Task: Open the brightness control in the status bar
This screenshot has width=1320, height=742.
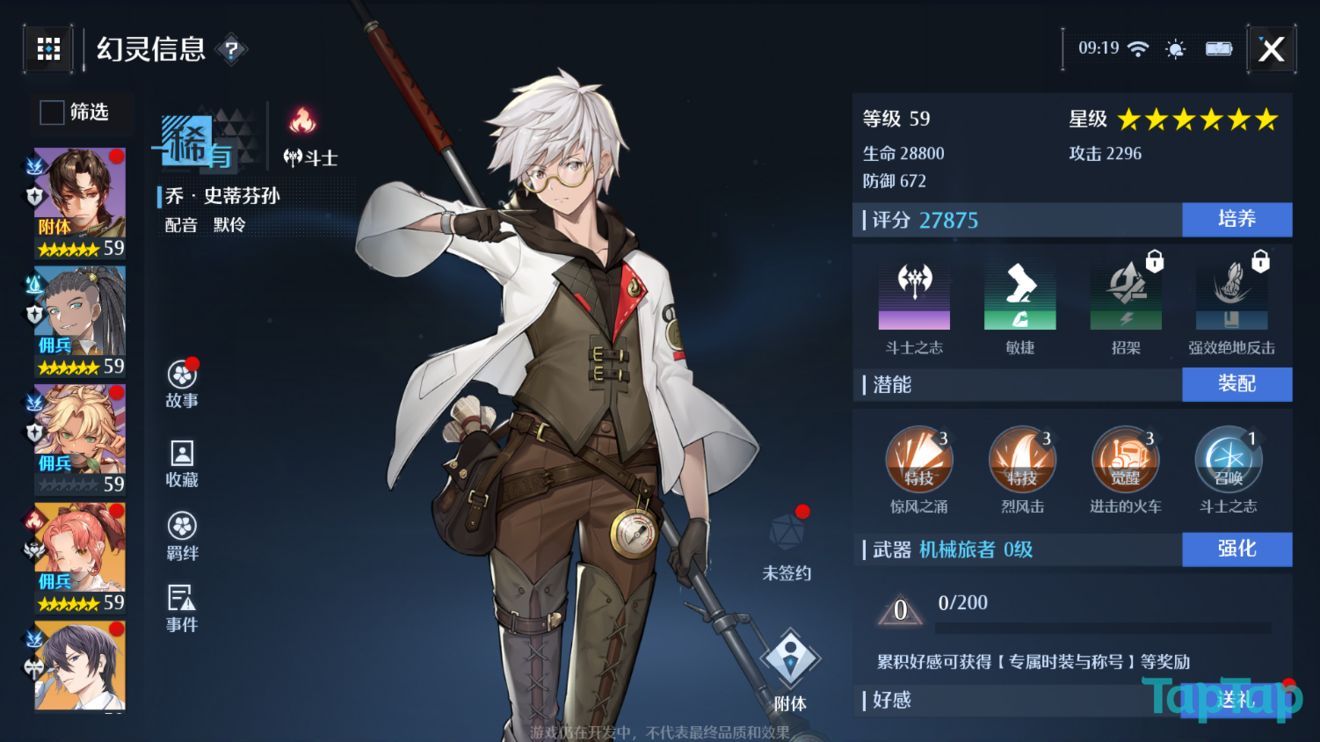Action: [1174, 47]
